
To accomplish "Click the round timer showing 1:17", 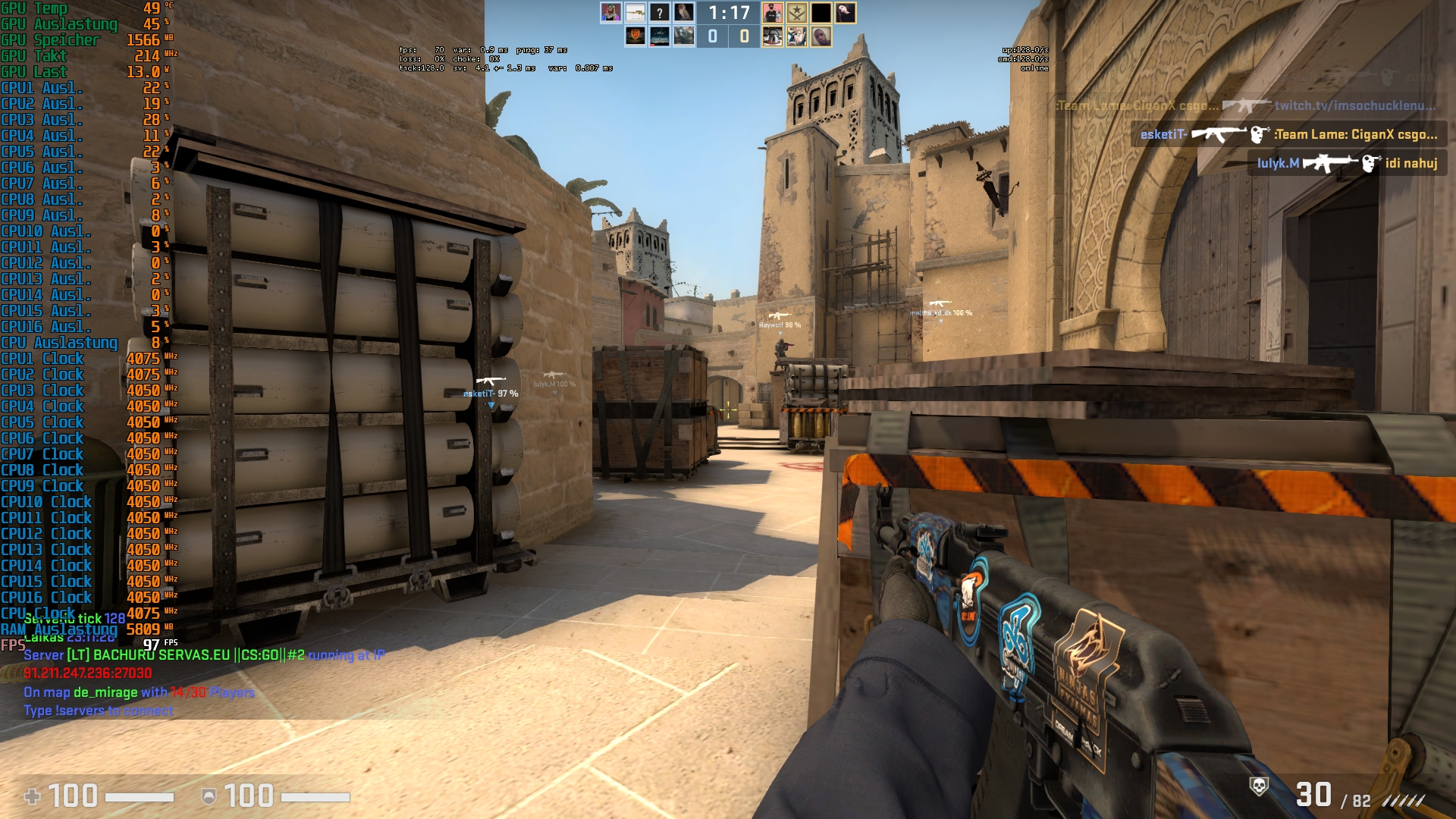I will pos(729,13).
